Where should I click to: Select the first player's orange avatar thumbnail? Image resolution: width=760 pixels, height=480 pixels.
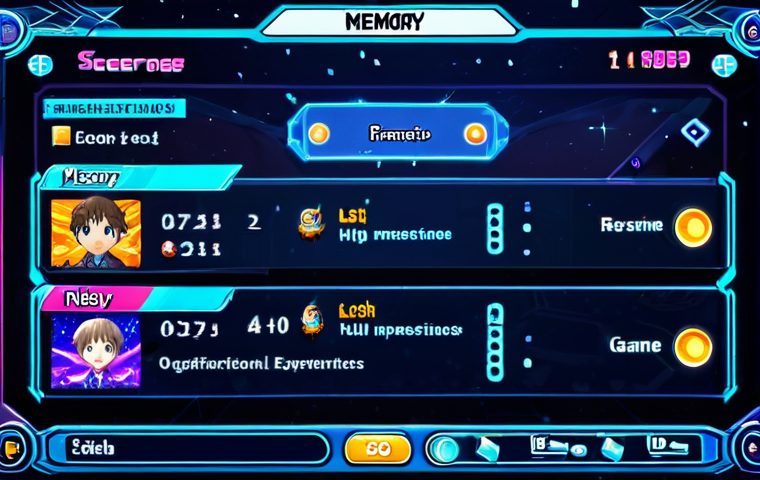point(96,233)
